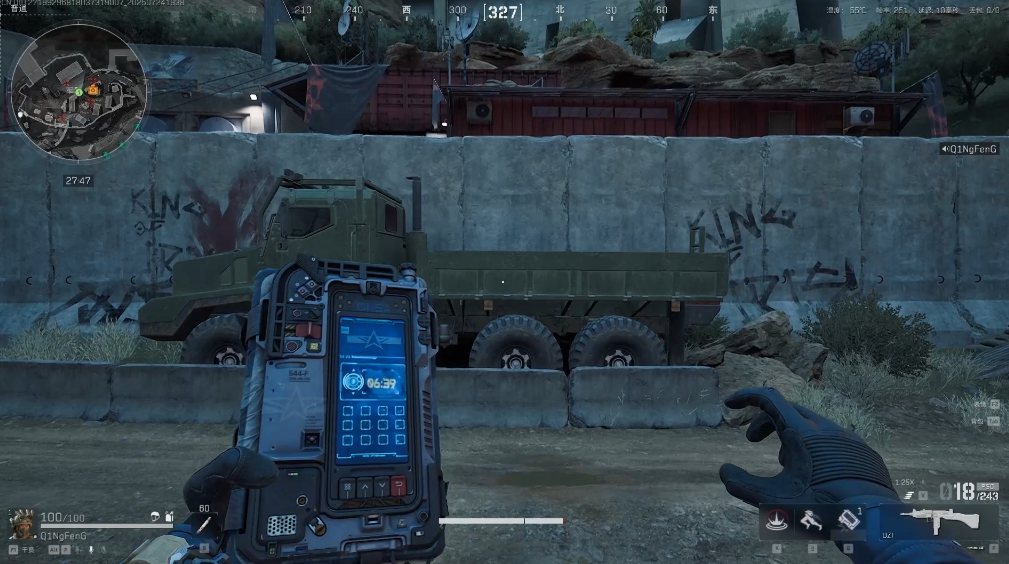
Task: Use the sprinting figure skill icon
Action: click(811, 520)
